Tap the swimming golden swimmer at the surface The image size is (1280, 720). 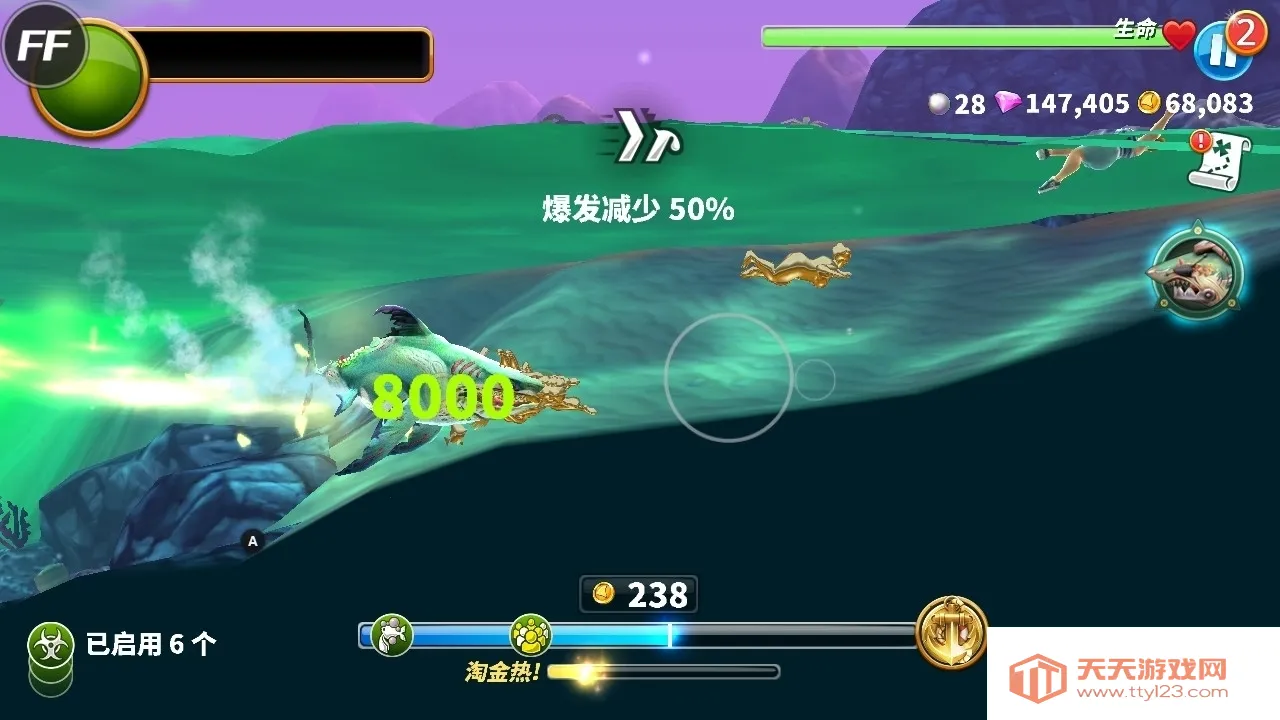(795, 265)
